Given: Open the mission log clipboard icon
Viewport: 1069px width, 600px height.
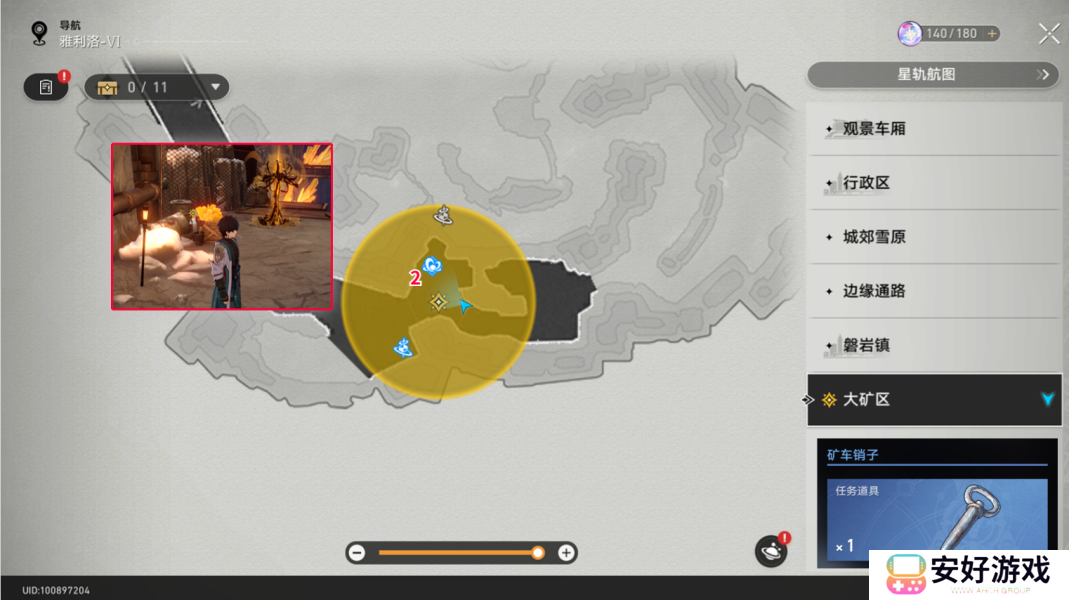Looking at the screenshot, I should [x=46, y=87].
